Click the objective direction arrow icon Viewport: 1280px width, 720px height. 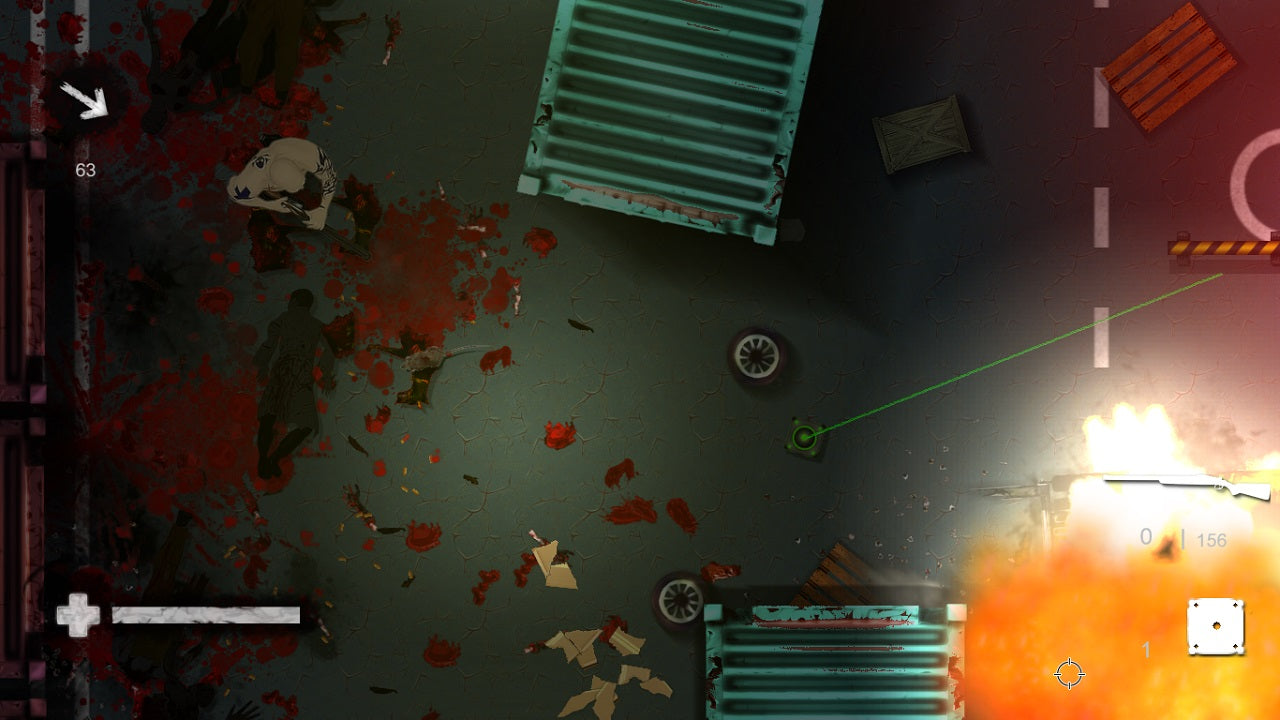coord(83,101)
